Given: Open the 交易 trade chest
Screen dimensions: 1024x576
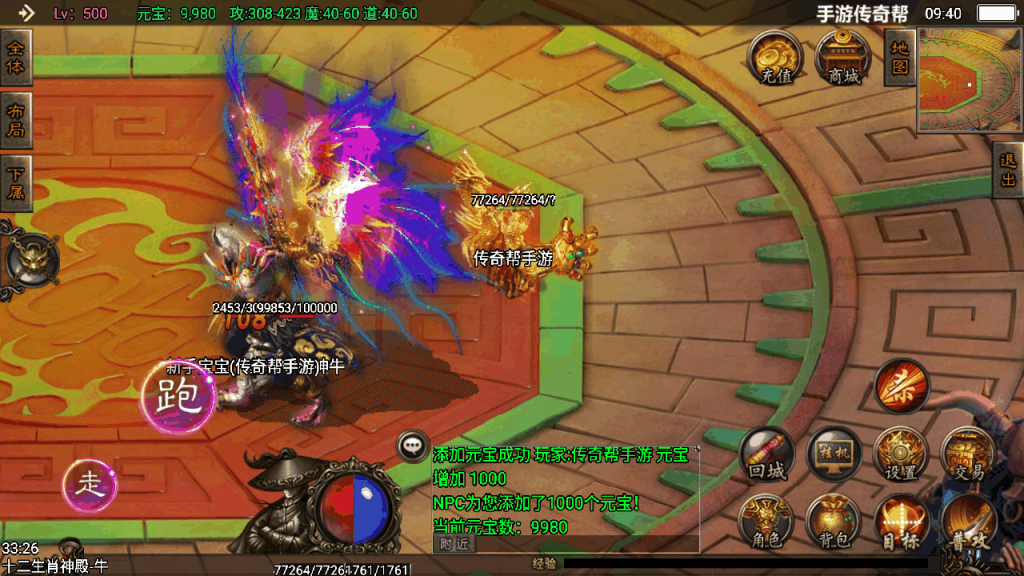Looking at the screenshot, I should tap(967, 455).
